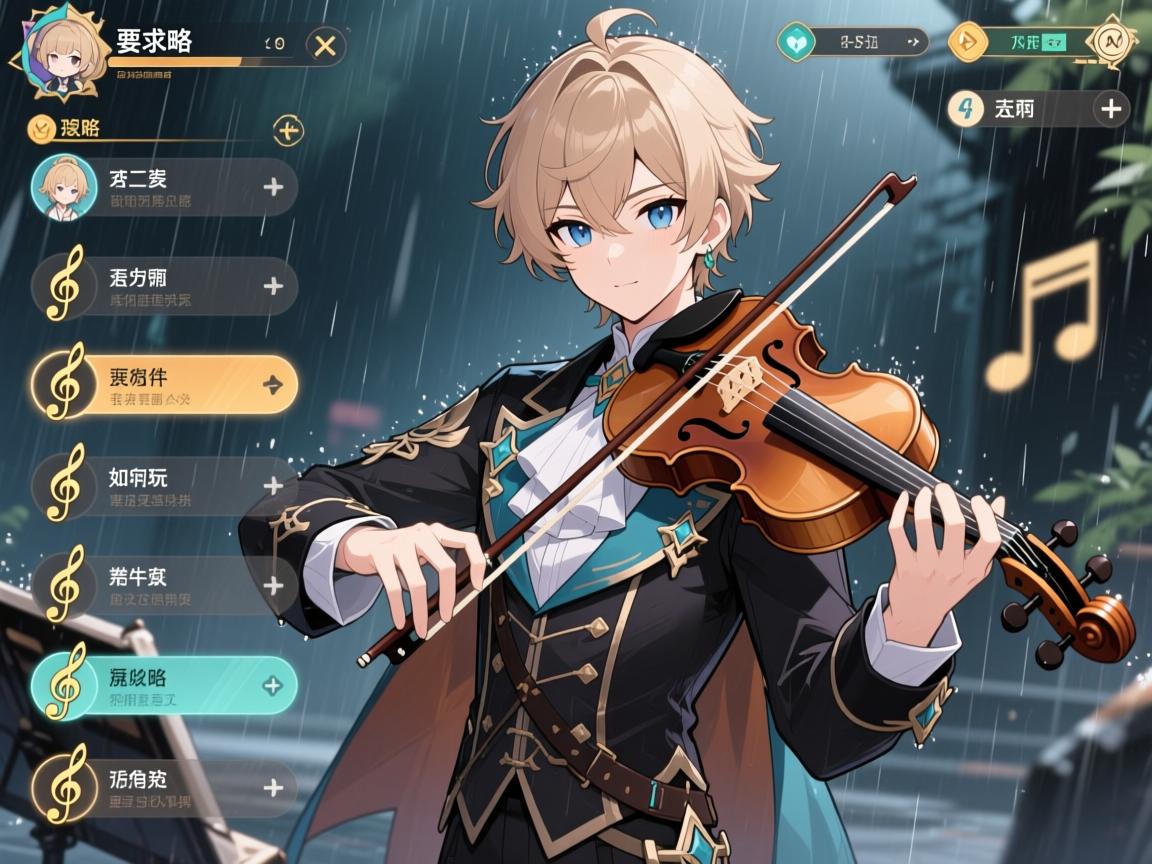The height and width of the screenshot is (864, 1152).
Task: Click the arrow on the orange highlighted row
Action: (272, 385)
